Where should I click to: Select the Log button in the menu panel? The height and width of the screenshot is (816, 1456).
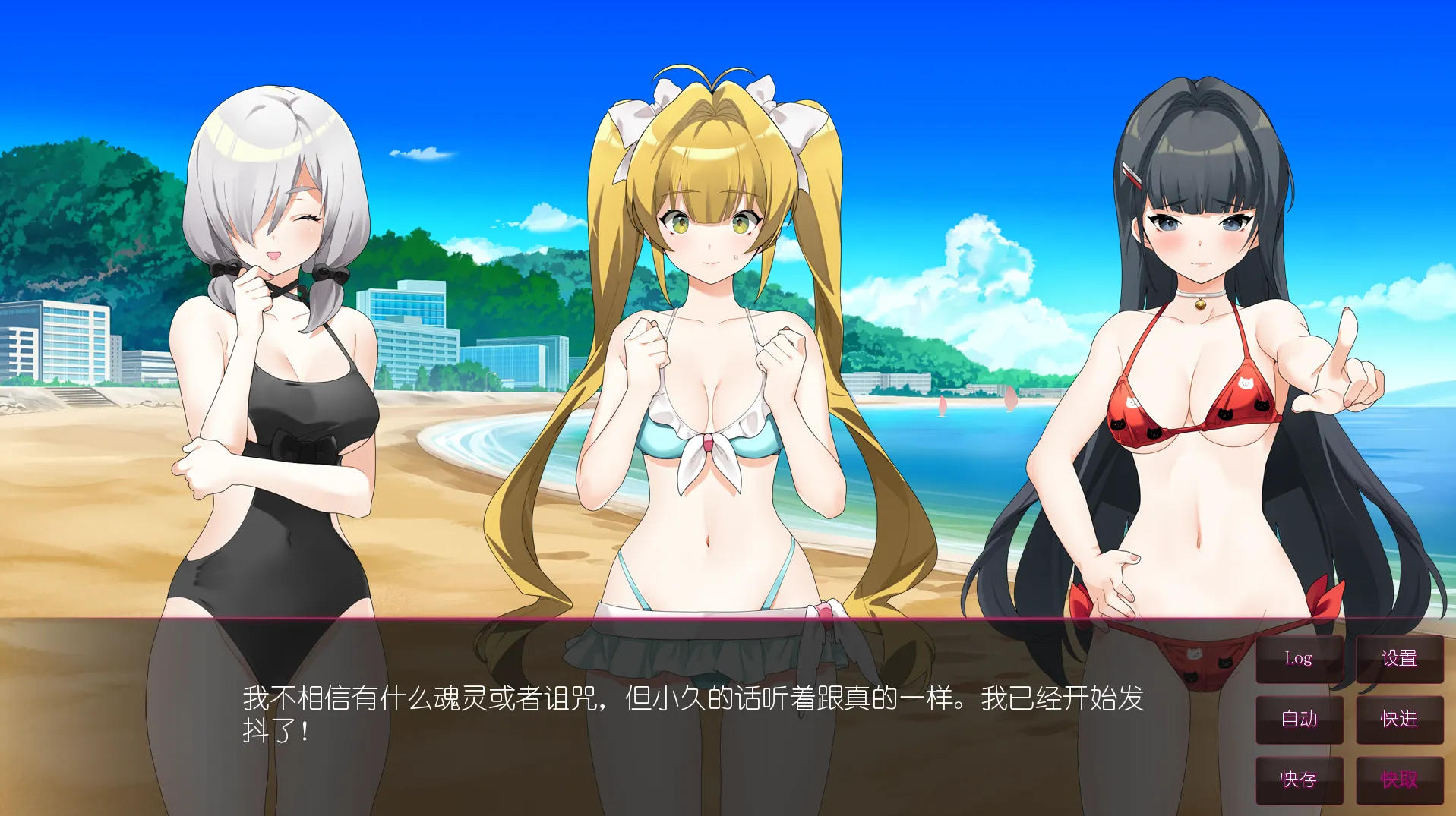click(1299, 659)
